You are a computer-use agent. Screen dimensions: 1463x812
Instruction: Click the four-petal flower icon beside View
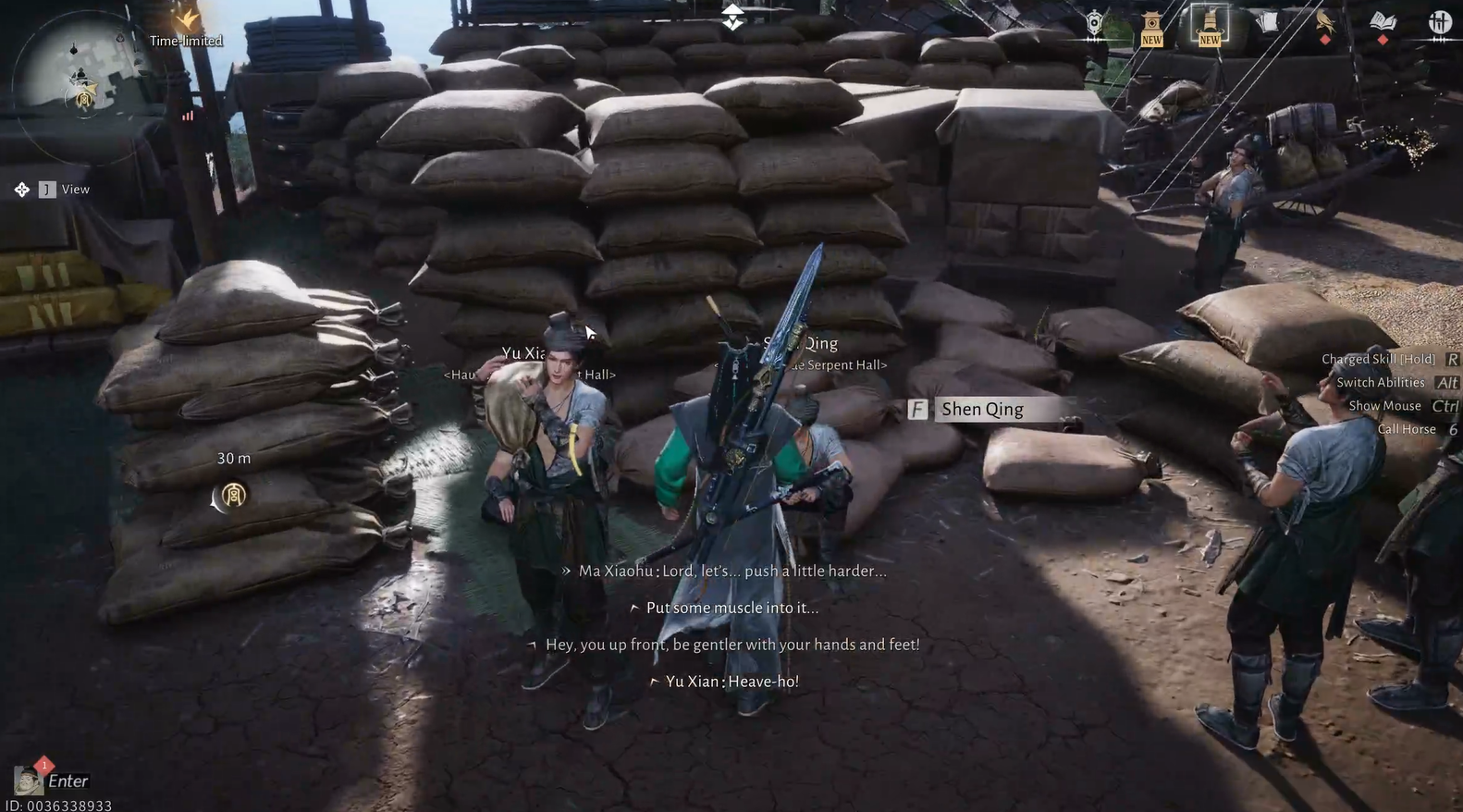coord(22,190)
